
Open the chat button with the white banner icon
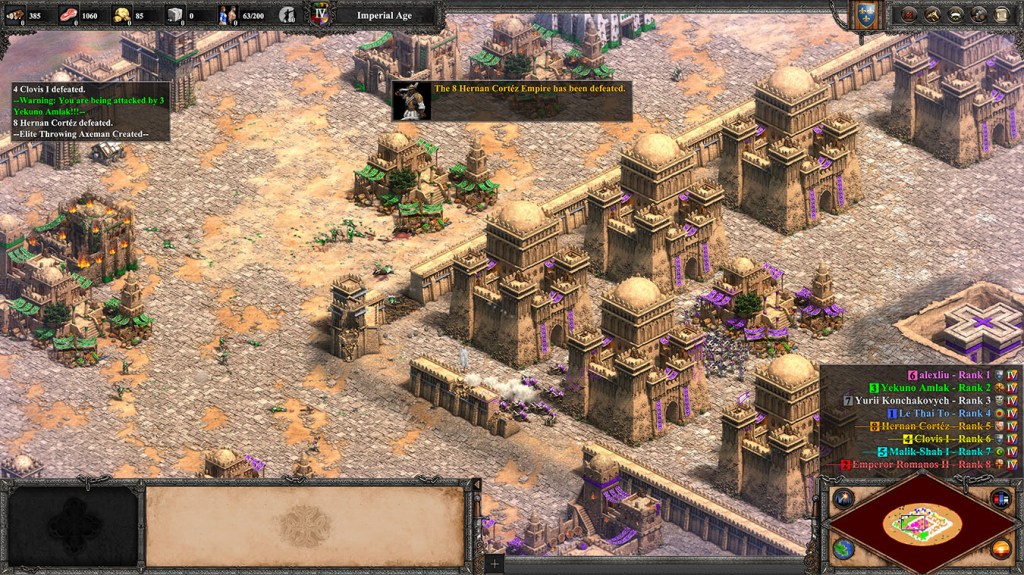[x=954, y=14]
